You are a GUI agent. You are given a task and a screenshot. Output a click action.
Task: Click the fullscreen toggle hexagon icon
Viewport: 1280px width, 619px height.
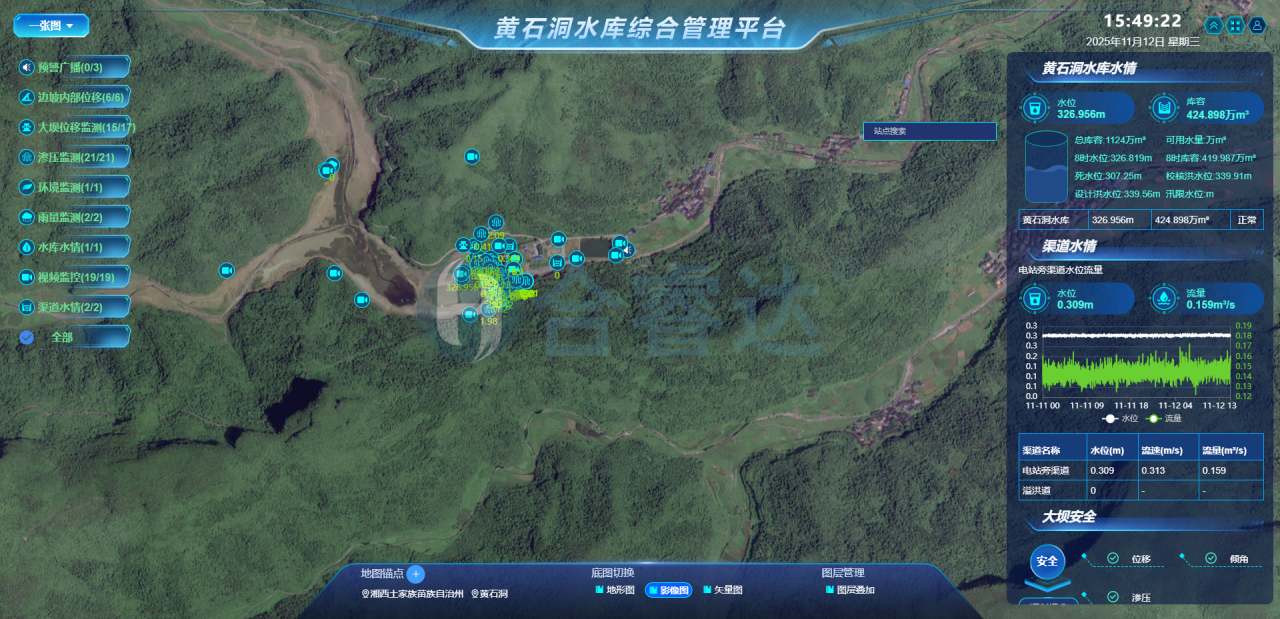point(1236,26)
